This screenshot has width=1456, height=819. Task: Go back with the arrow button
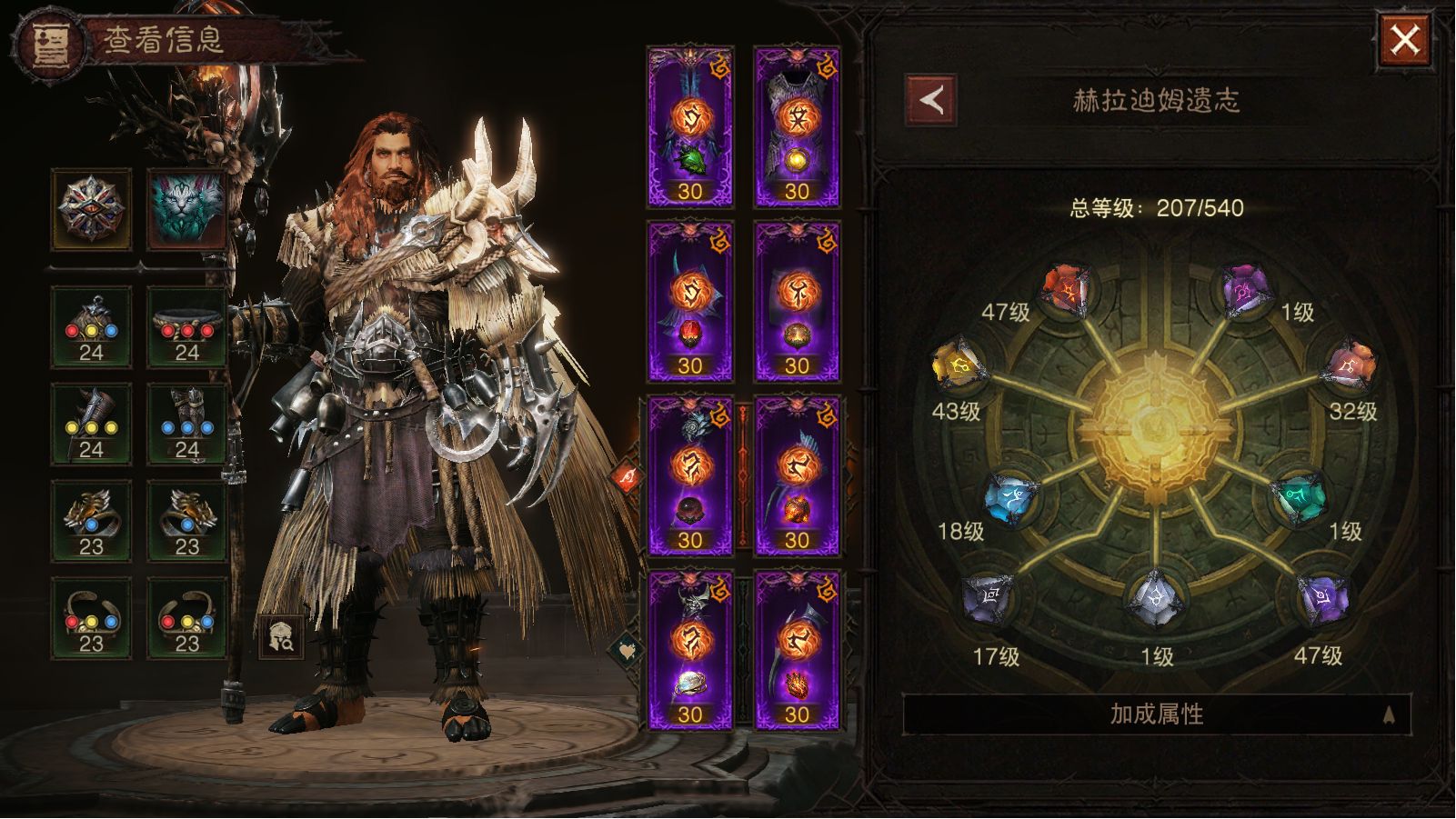coord(930,100)
